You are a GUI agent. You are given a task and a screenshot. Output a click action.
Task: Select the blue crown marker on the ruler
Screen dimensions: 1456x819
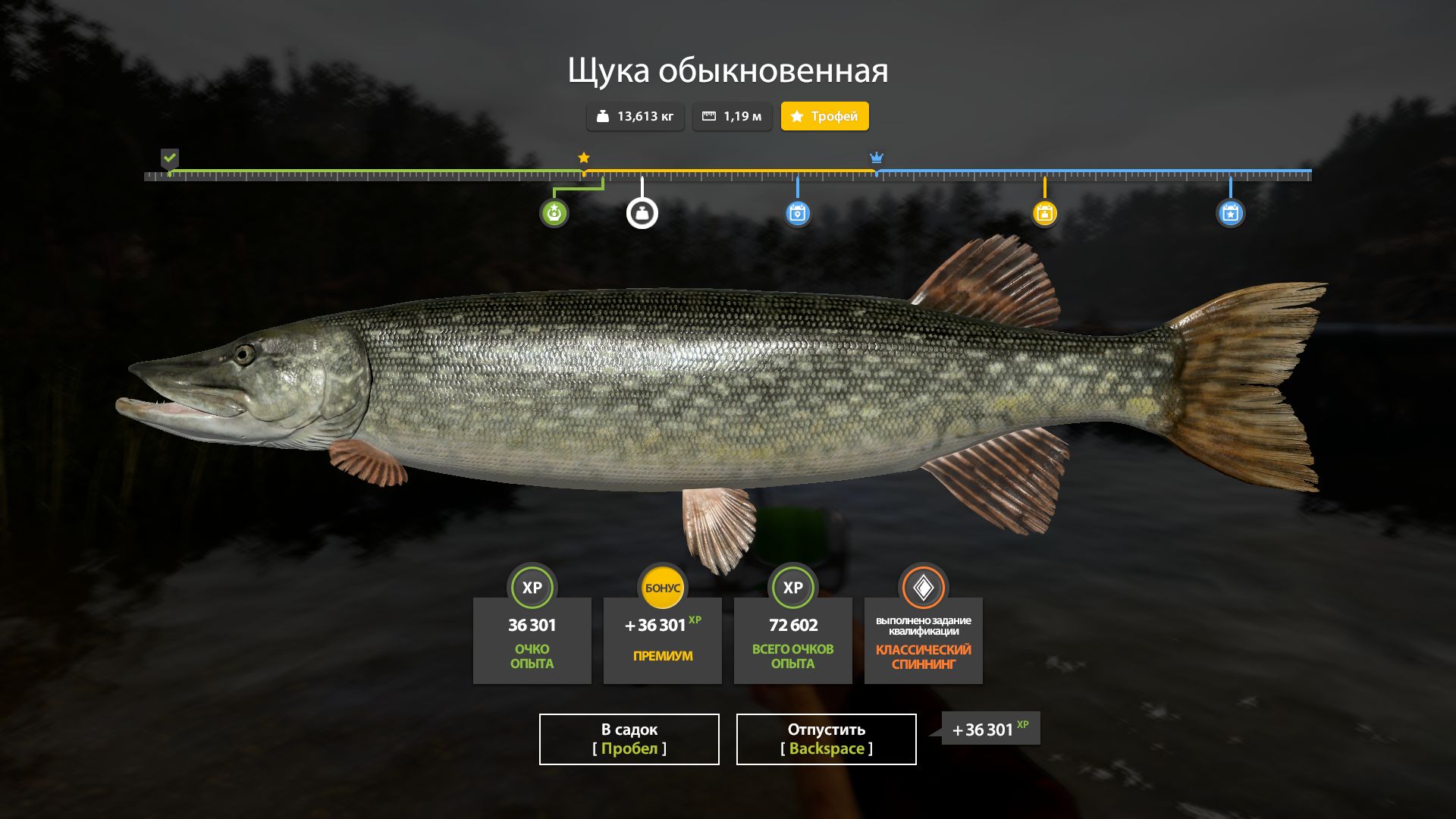(x=877, y=159)
